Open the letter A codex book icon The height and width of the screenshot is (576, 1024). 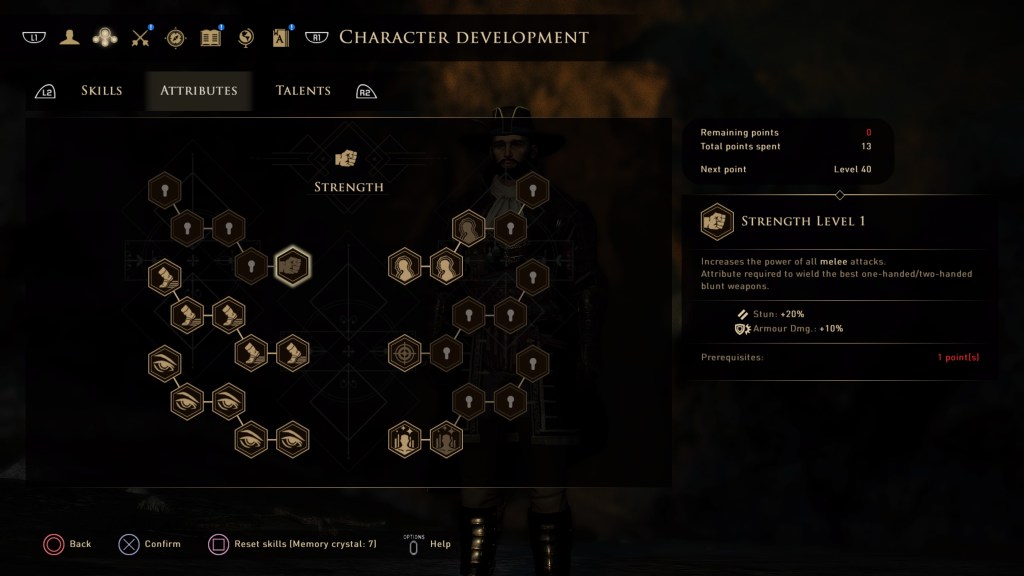pyautogui.click(x=280, y=38)
